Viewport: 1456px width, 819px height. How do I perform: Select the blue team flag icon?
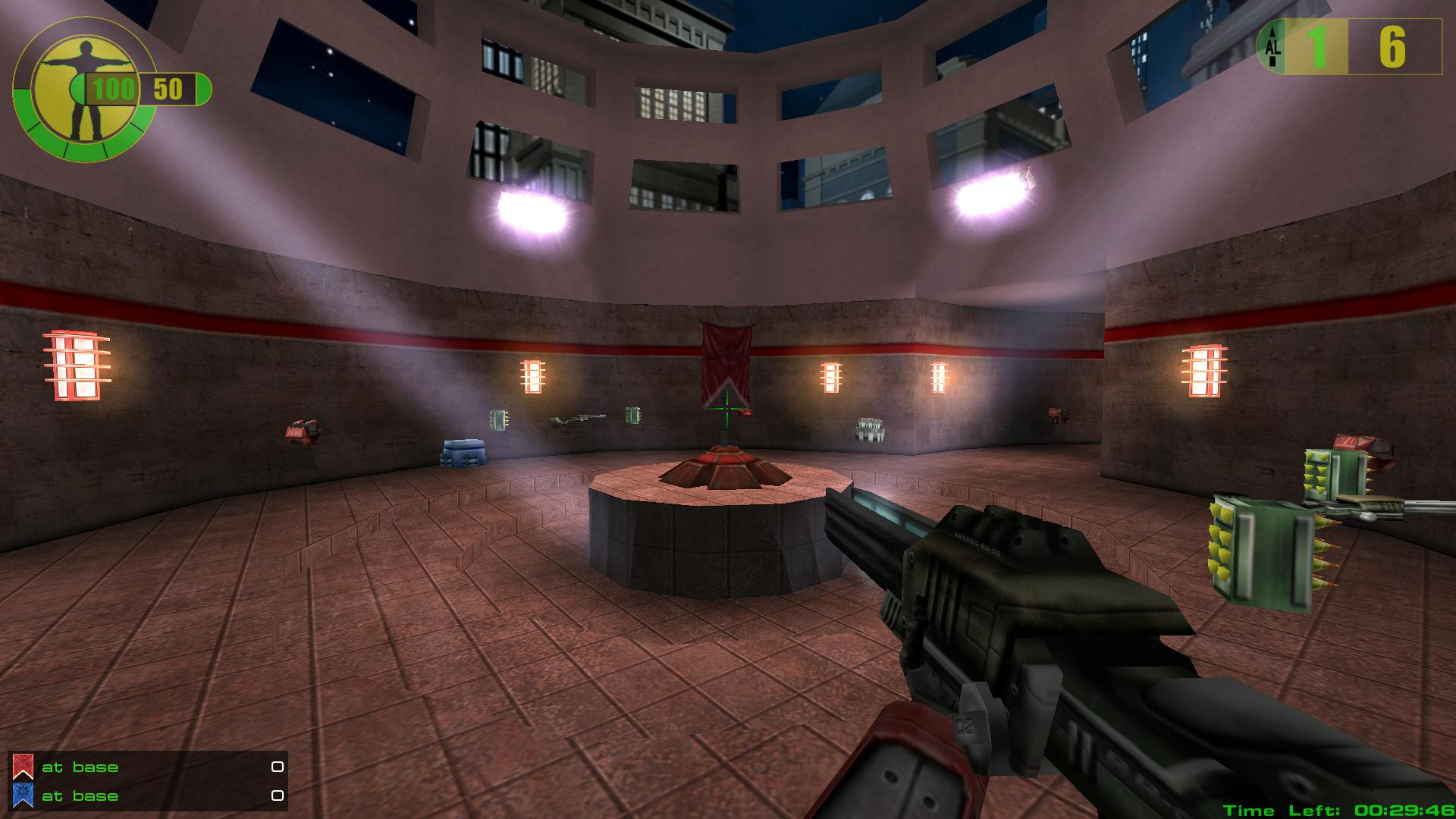23,796
